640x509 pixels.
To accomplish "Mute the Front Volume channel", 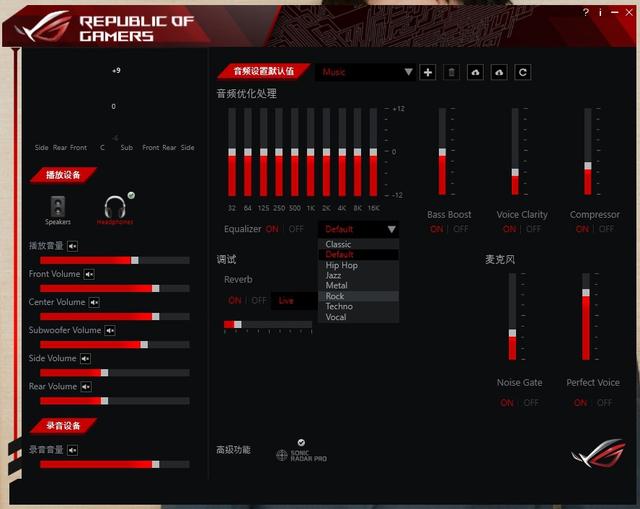I will [89, 274].
